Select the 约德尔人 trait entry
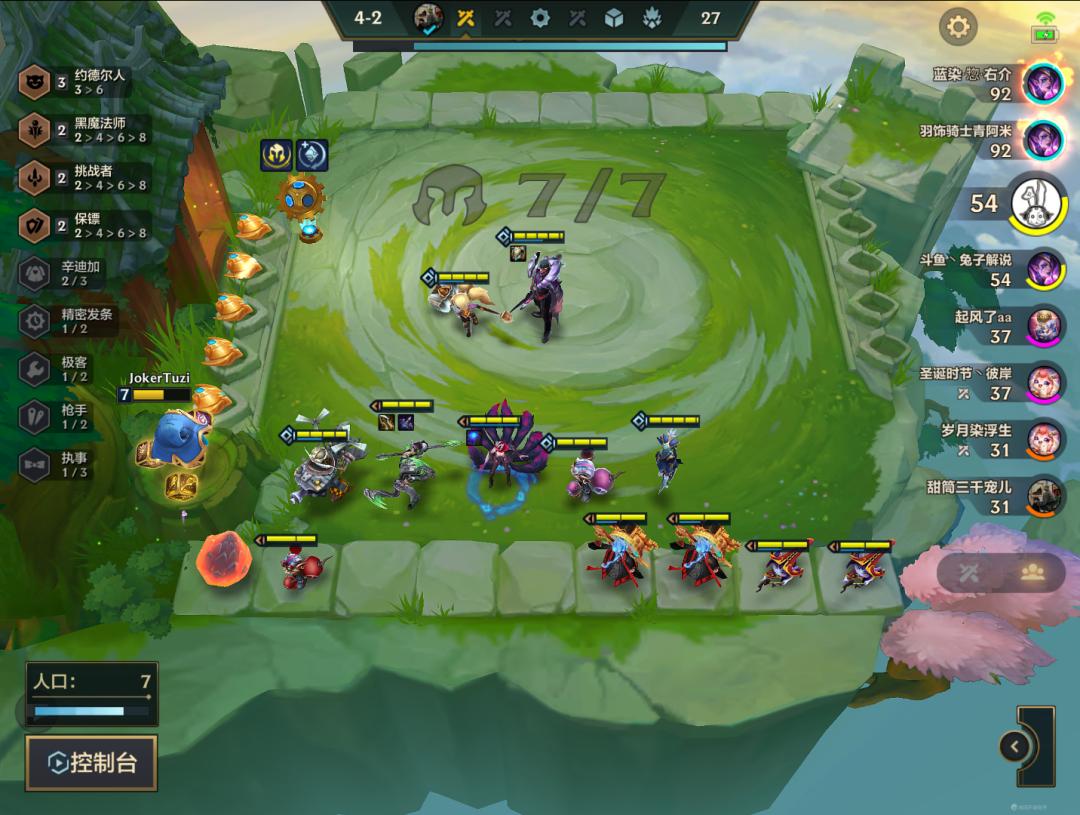The image size is (1080, 815). click(x=84, y=83)
